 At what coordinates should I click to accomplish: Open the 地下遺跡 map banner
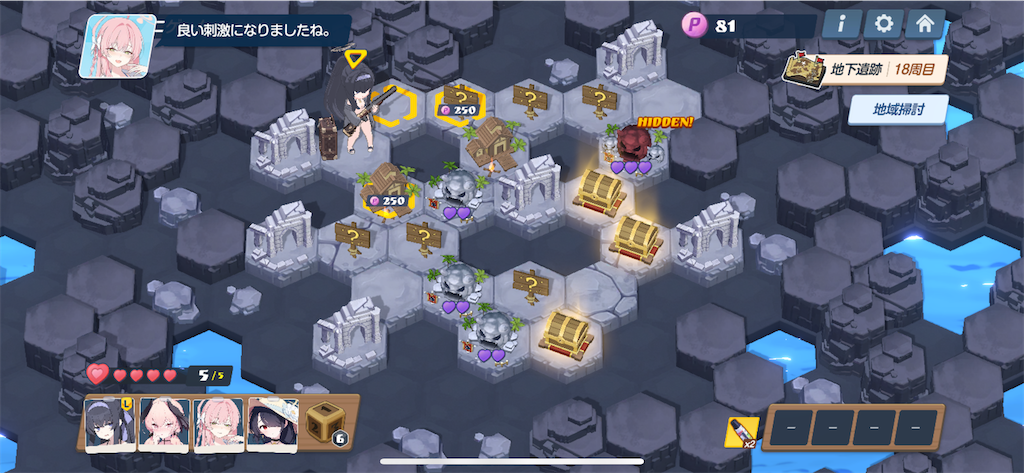point(866,71)
